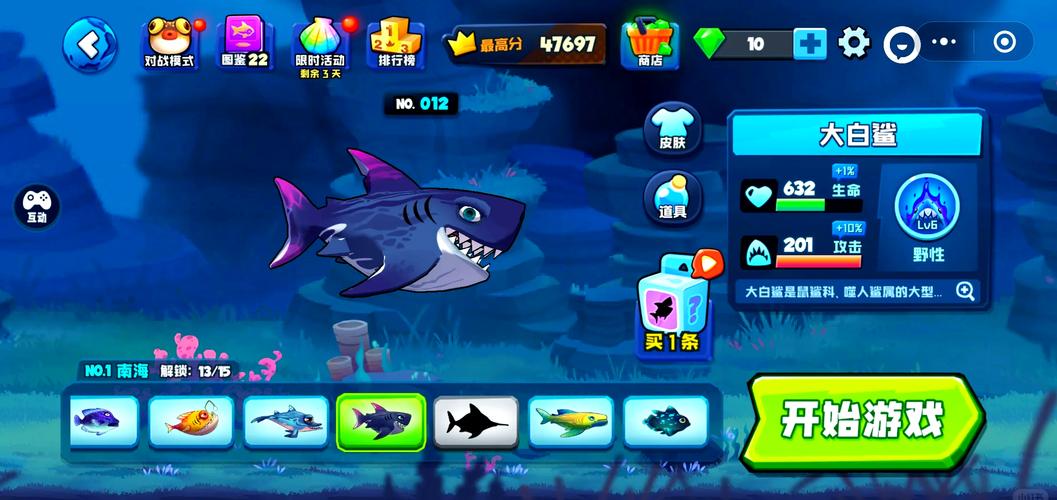View the 排行榜 leaderboard
Viewport: 1057px width, 500px height.
click(x=396, y=44)
